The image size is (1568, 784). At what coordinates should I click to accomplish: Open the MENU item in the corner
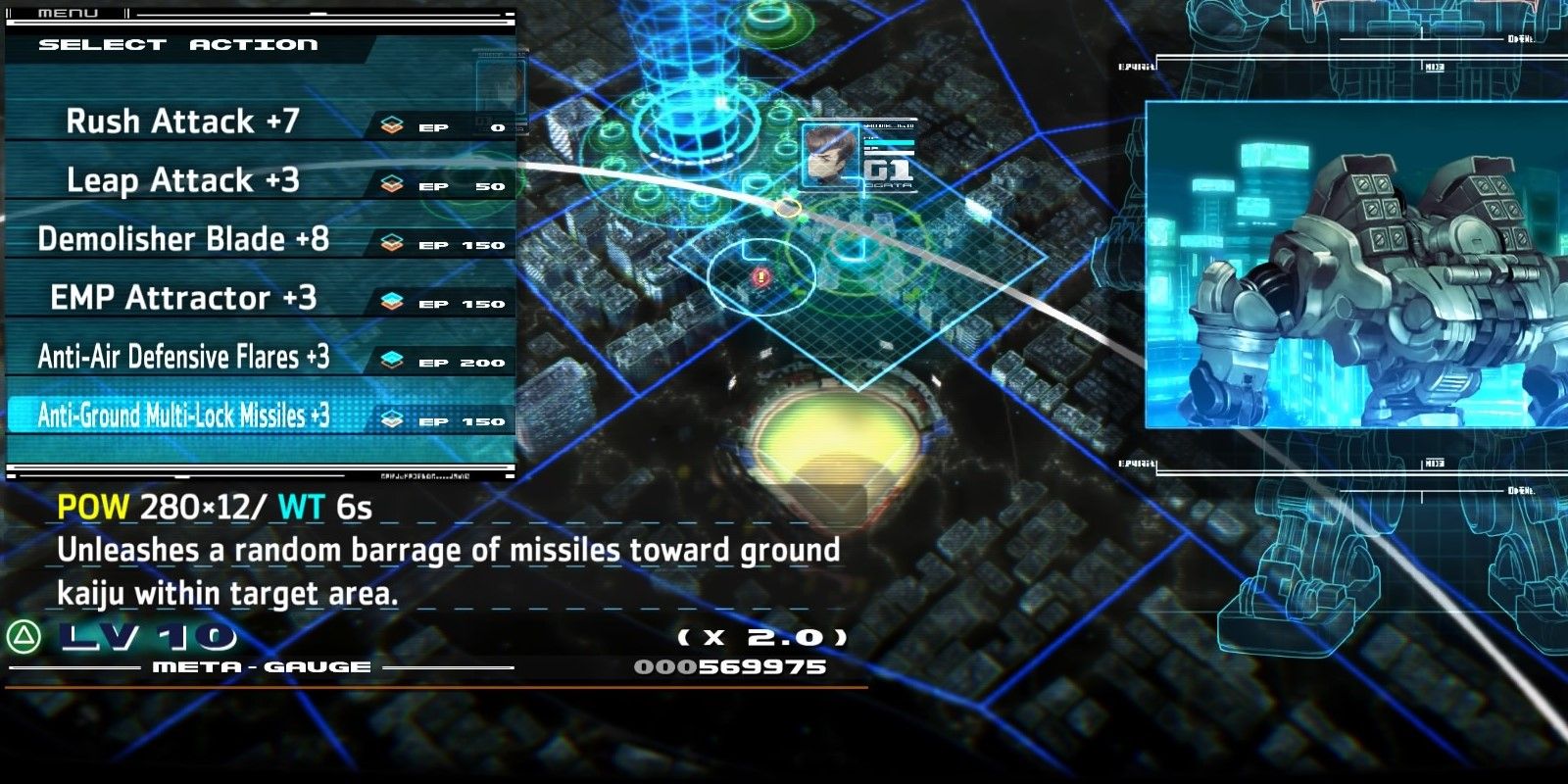69,14
